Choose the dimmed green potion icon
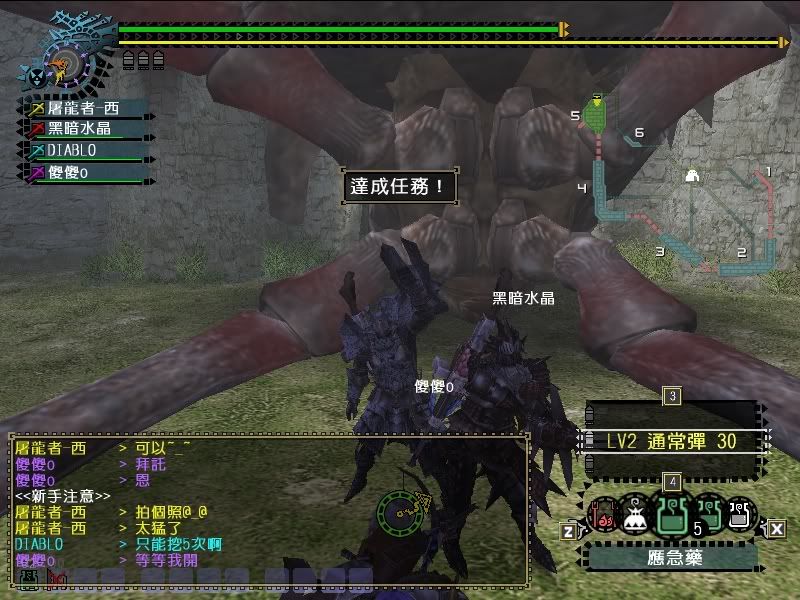 click(x=708, y=512)
